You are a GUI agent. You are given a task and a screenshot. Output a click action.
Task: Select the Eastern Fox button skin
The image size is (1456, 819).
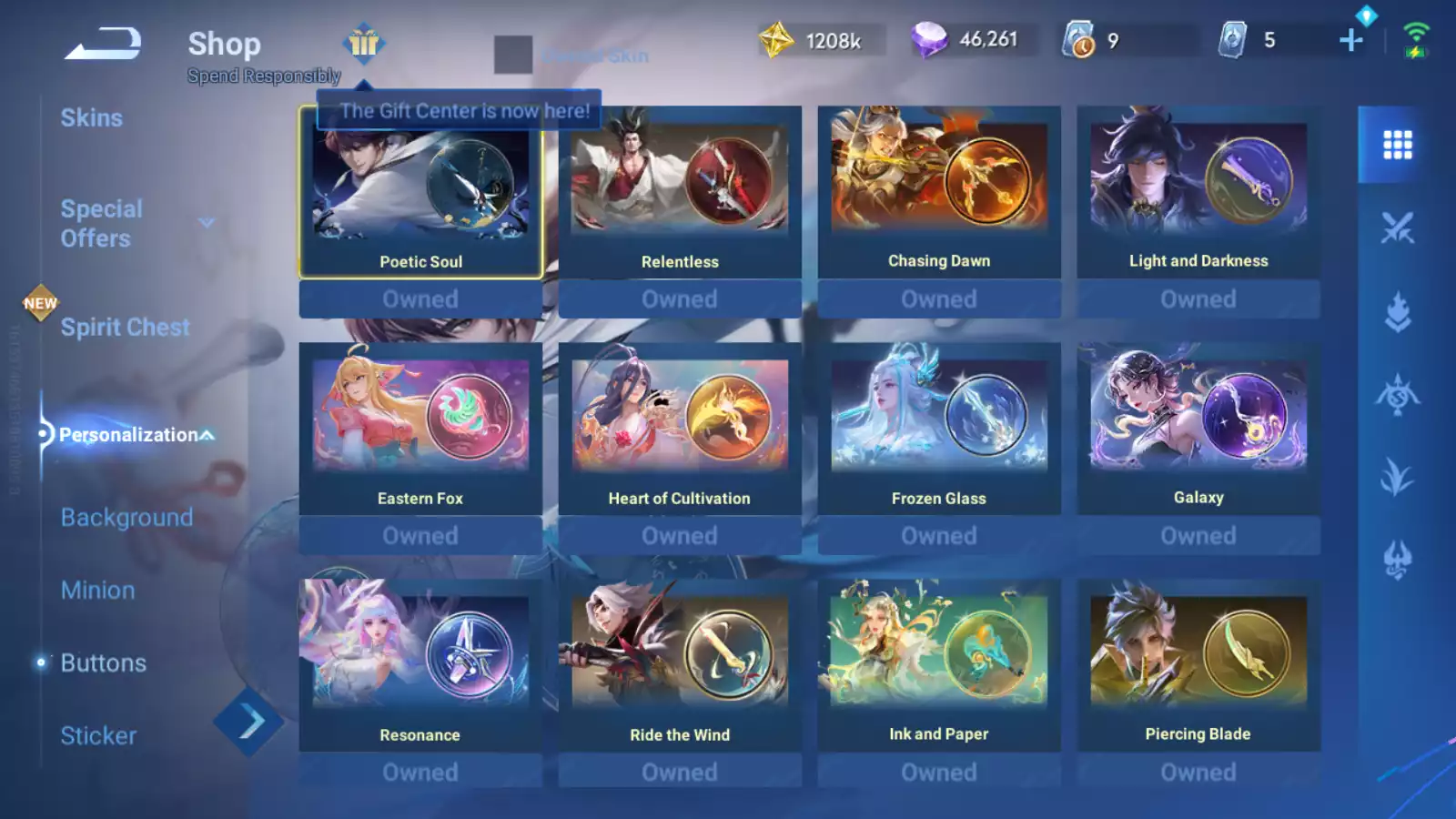point(420,430)
